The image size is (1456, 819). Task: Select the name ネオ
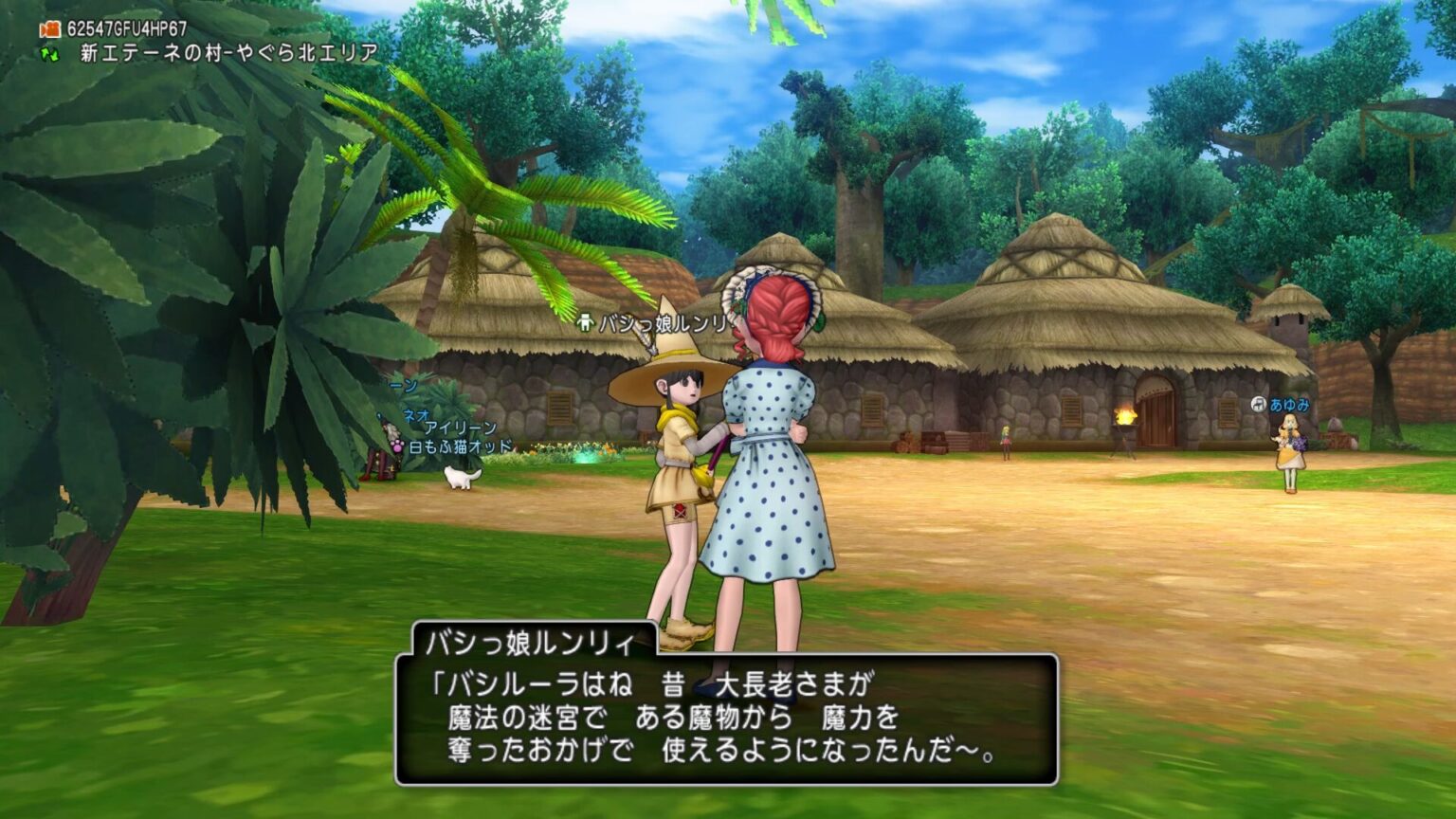[414, 414]
